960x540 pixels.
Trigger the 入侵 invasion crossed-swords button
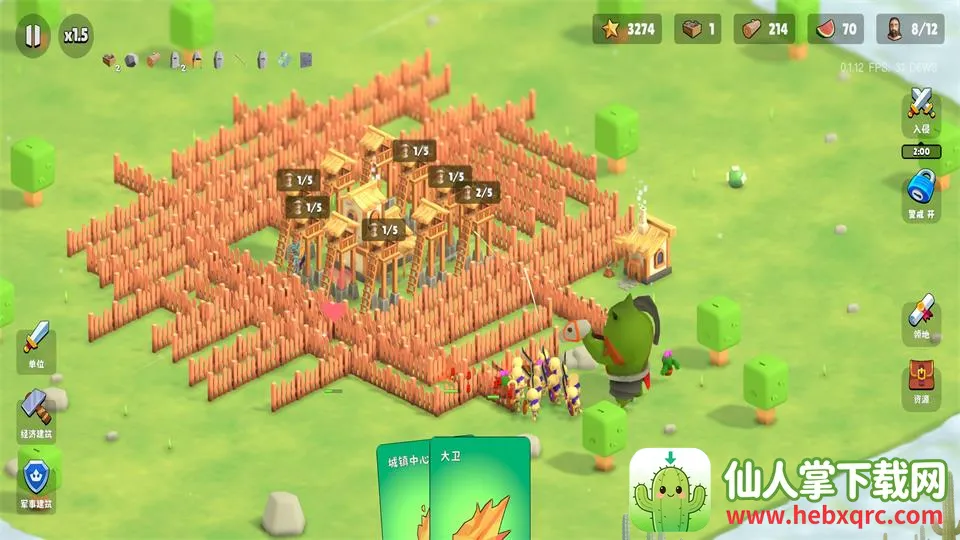click(921, 106)
